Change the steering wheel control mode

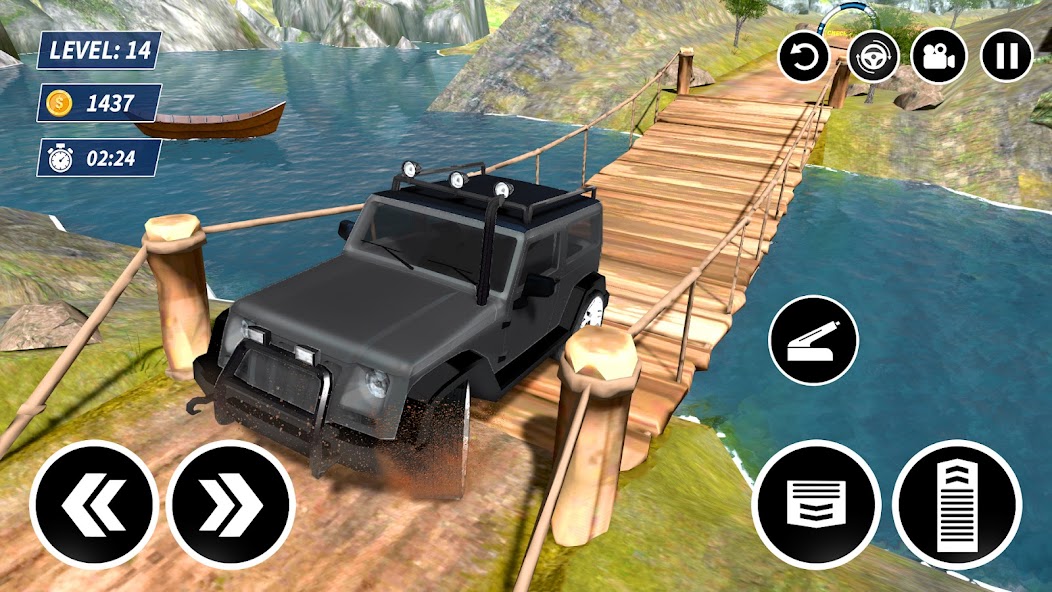coord(873,55)
